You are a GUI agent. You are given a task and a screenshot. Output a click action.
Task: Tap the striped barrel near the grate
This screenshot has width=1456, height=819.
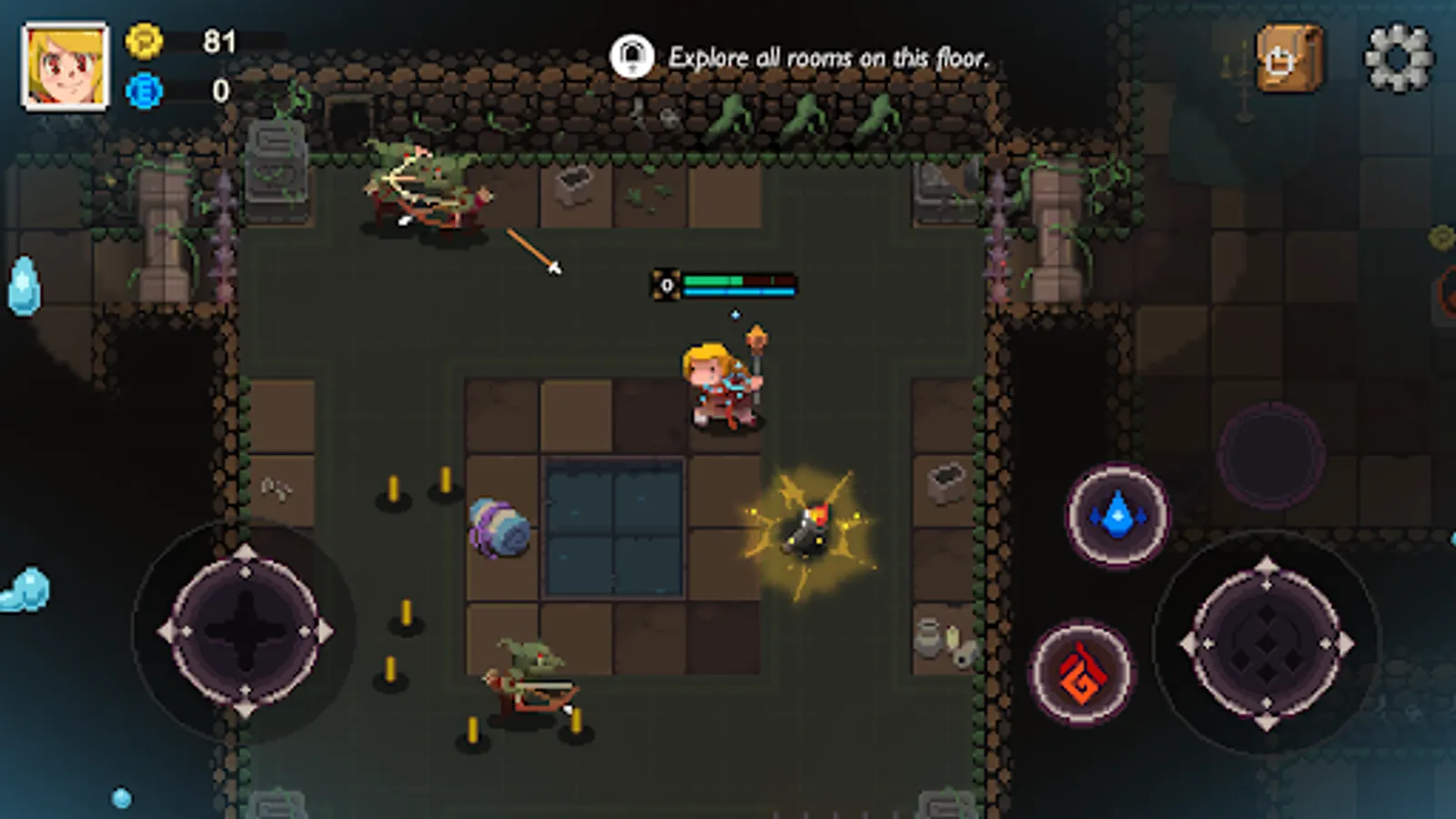coord(499,526)
